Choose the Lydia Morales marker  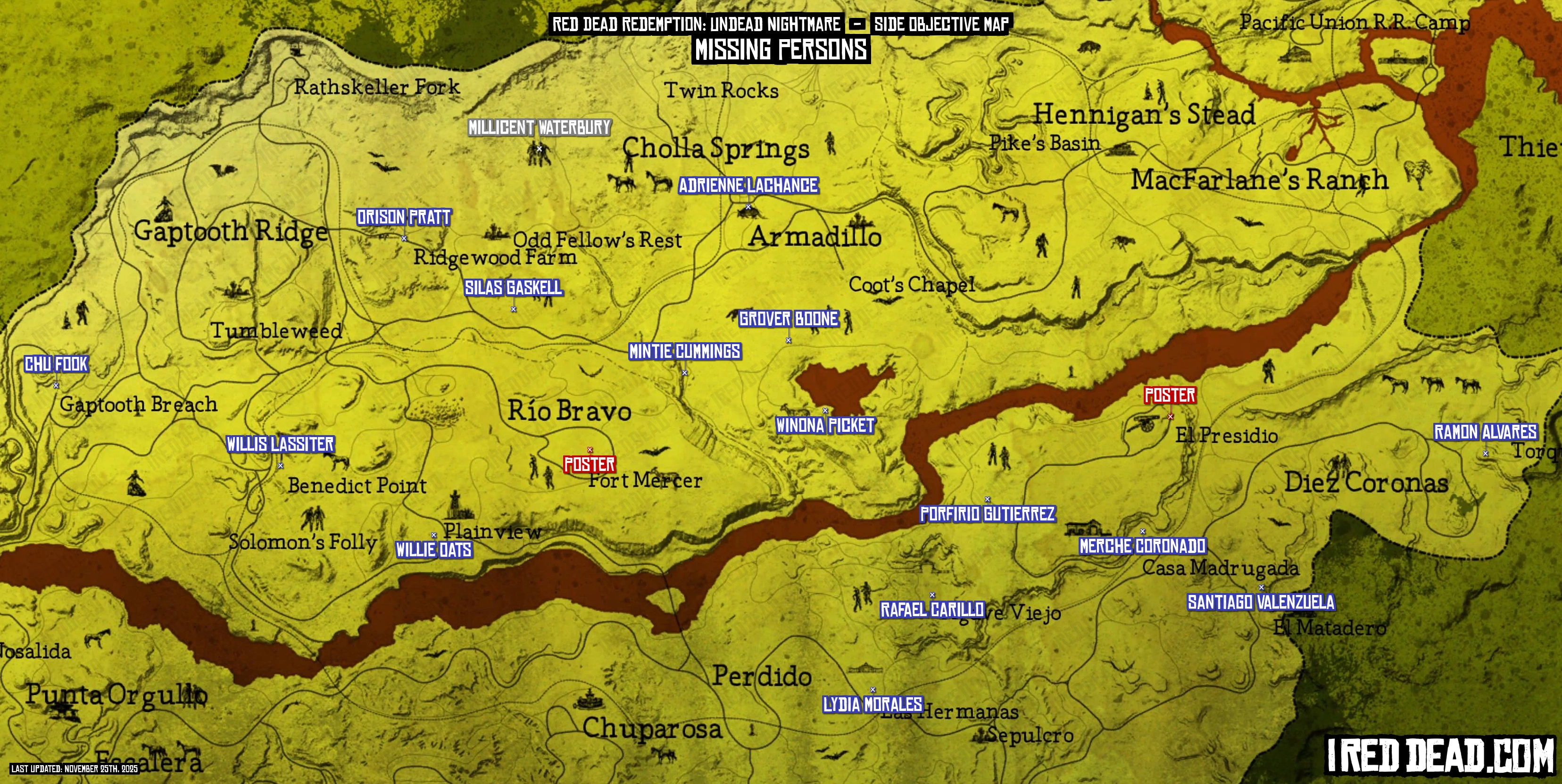tap(872, 705)
